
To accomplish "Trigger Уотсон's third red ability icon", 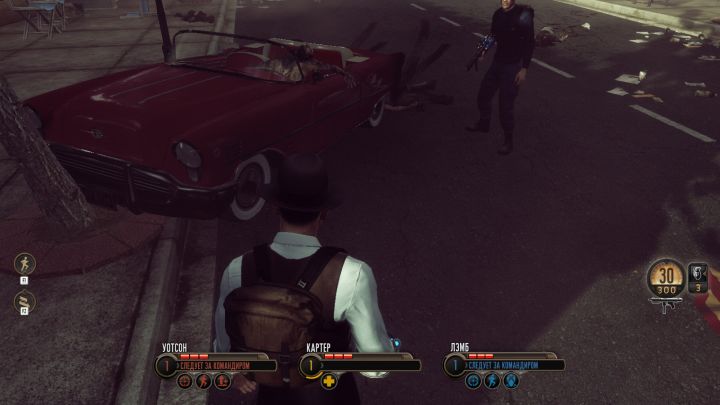I will coord(220,381).
